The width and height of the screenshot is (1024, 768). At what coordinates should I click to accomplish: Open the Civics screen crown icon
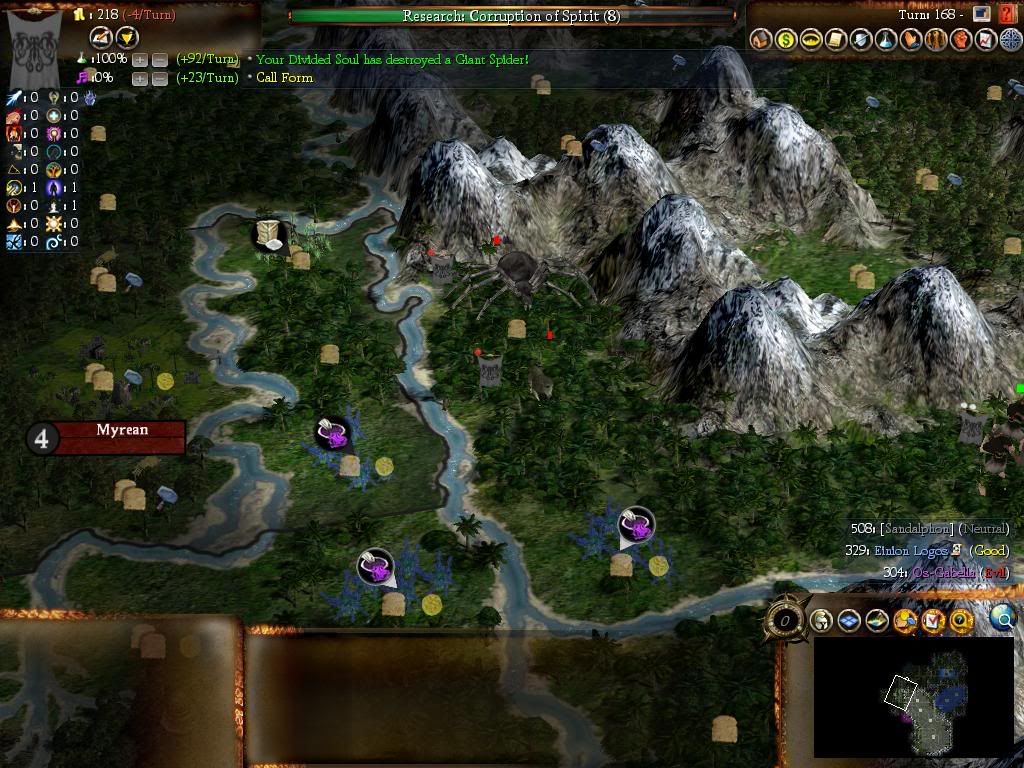(x=811, y=40)
